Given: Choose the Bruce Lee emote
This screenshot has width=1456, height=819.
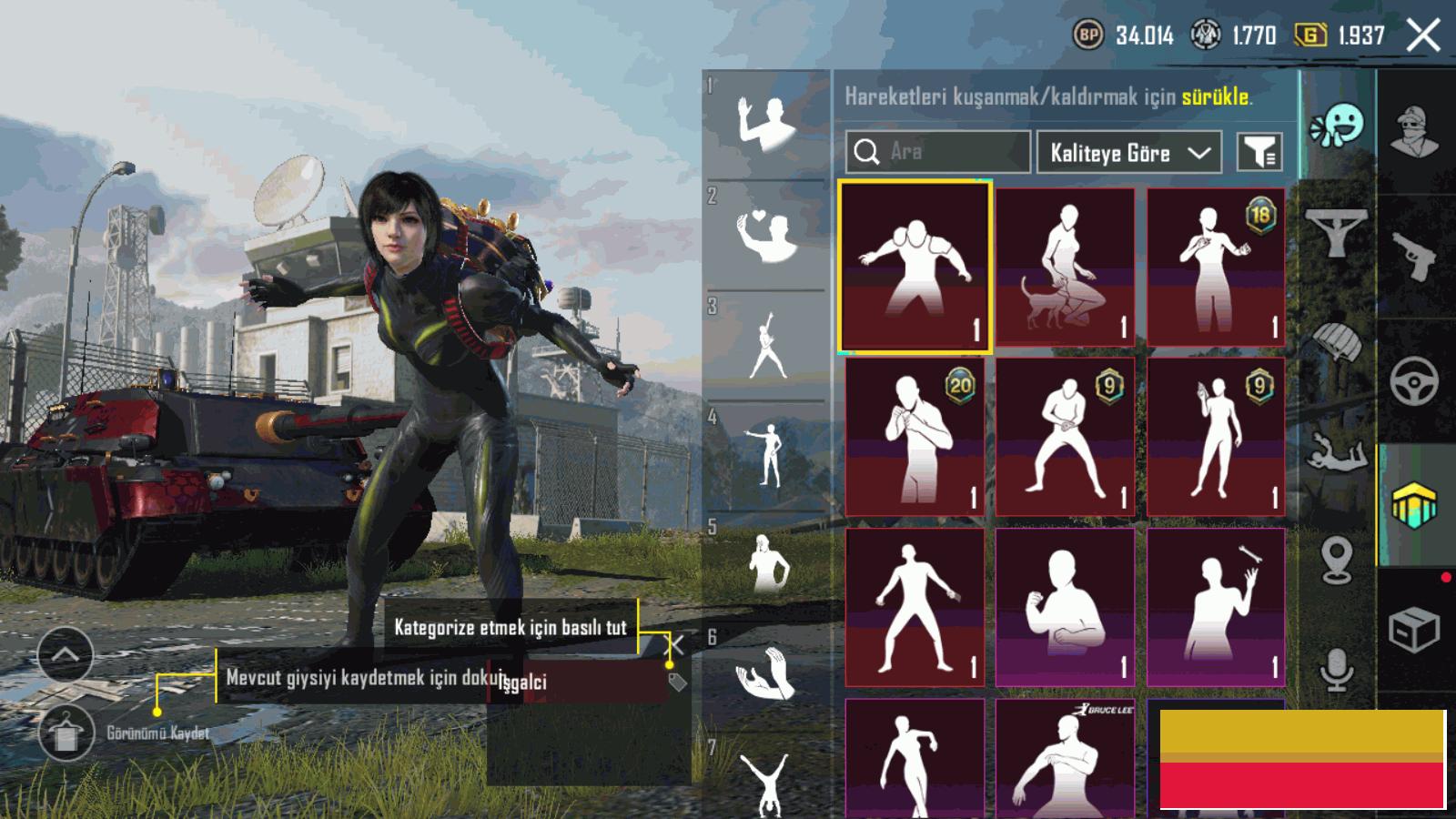Looking at the screenshot, I should coord(1065,757).
